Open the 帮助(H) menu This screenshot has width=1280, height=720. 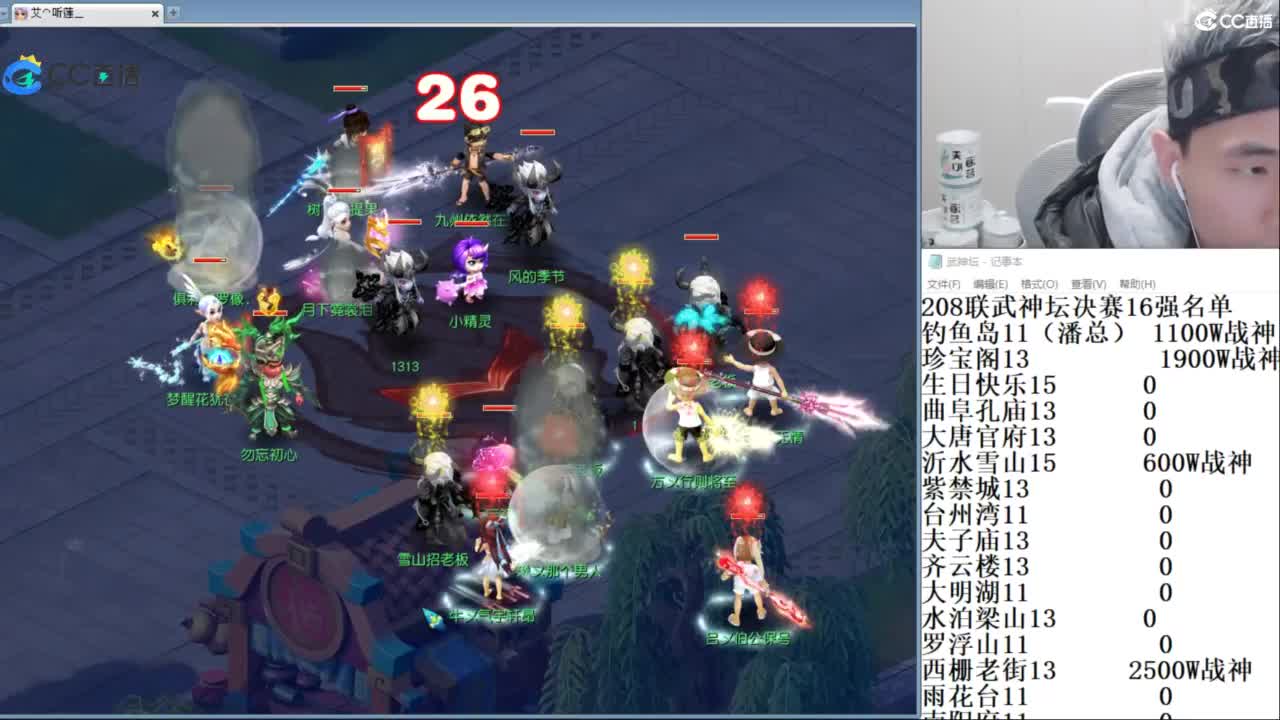[1137, 284]
